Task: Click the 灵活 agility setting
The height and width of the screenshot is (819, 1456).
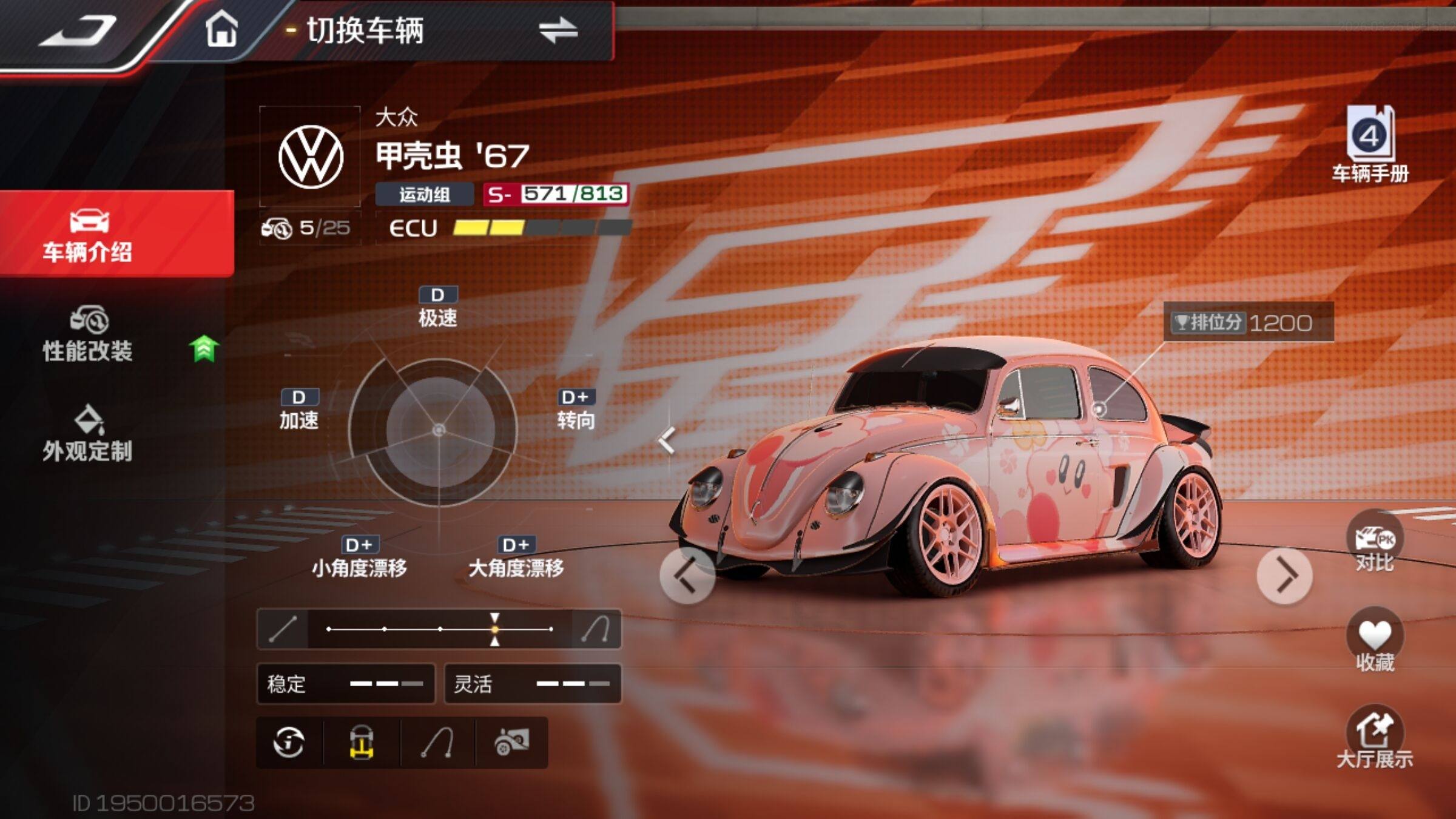Action: pos(532,684)
